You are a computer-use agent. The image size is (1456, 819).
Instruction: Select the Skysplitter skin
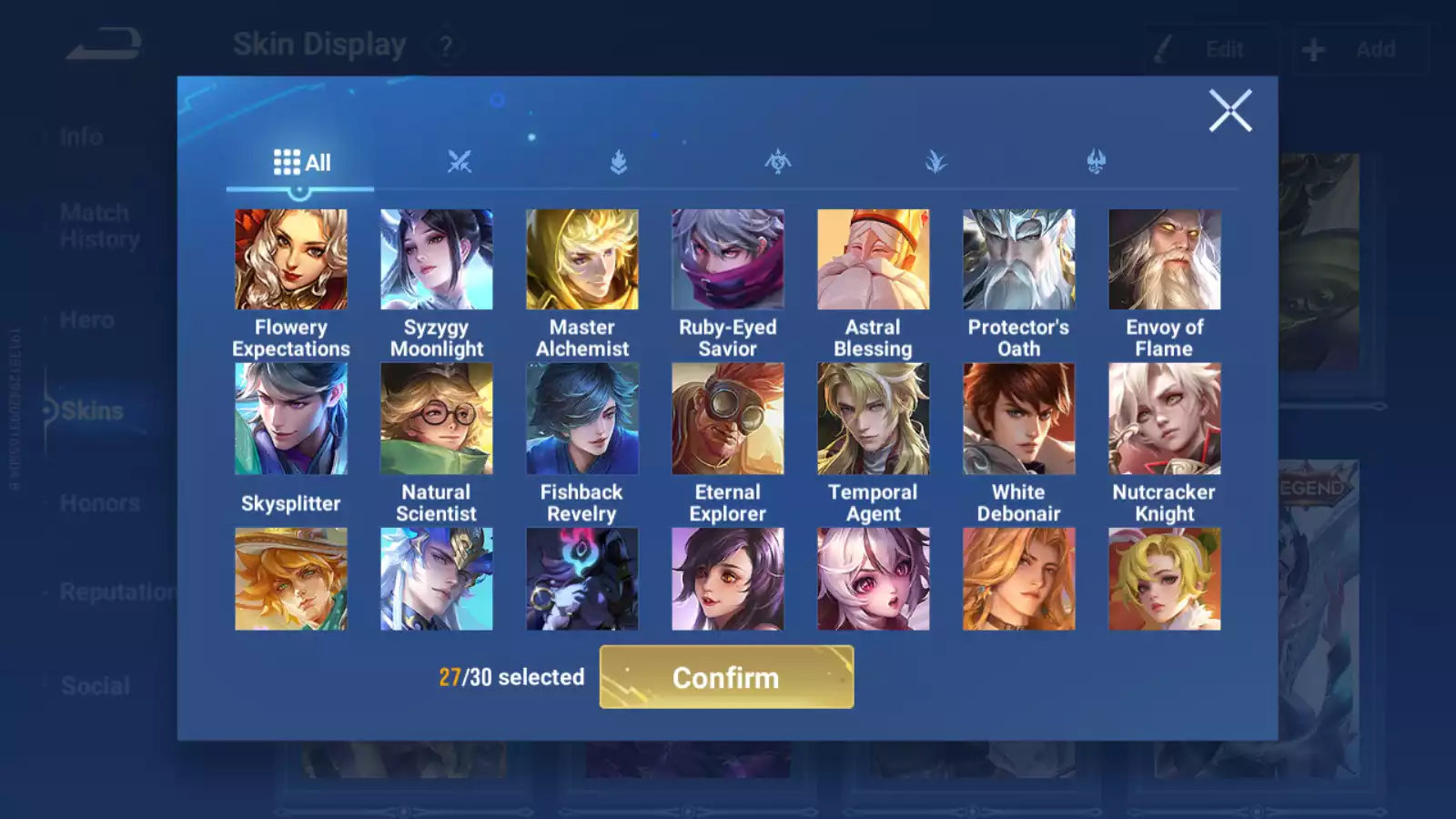click(291, 420)
